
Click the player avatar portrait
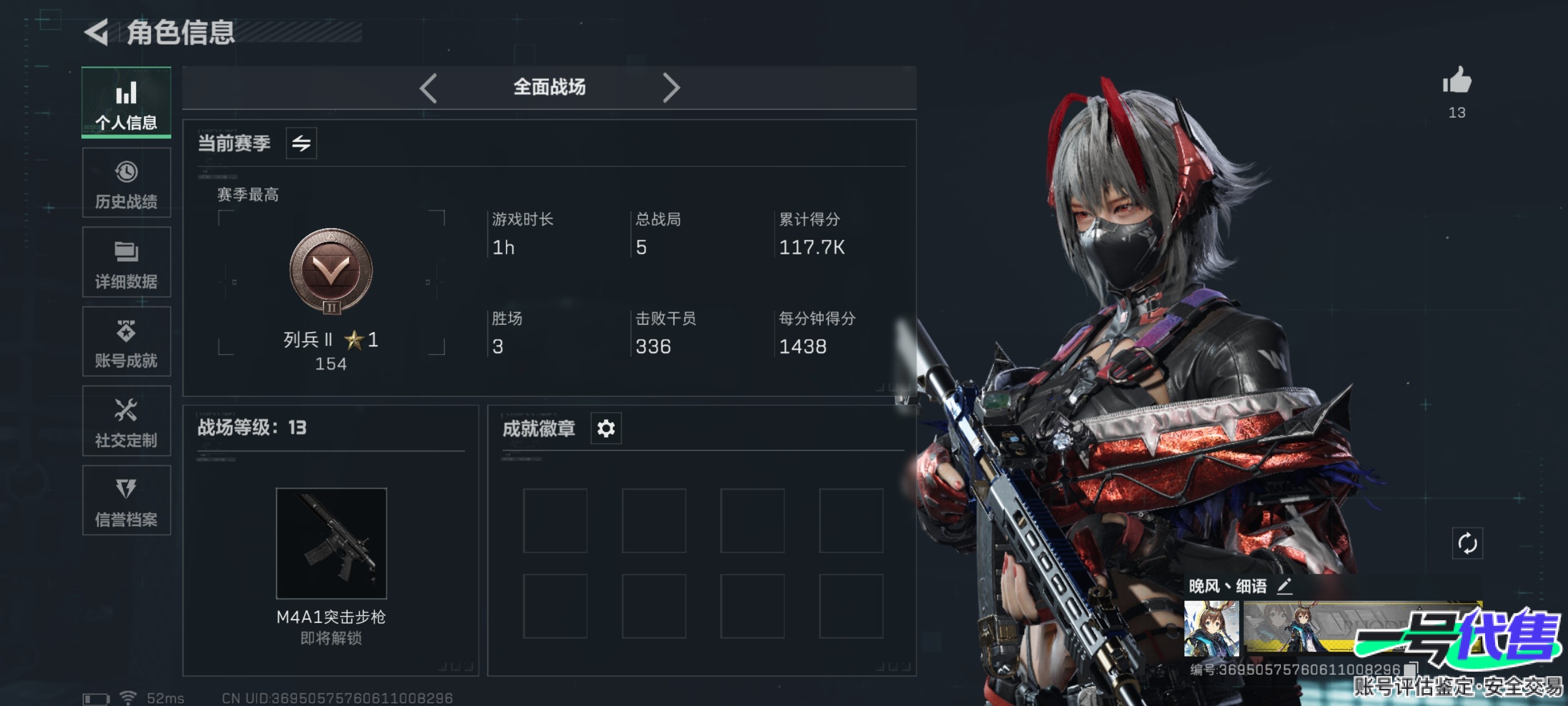(x=1211, y=628)
